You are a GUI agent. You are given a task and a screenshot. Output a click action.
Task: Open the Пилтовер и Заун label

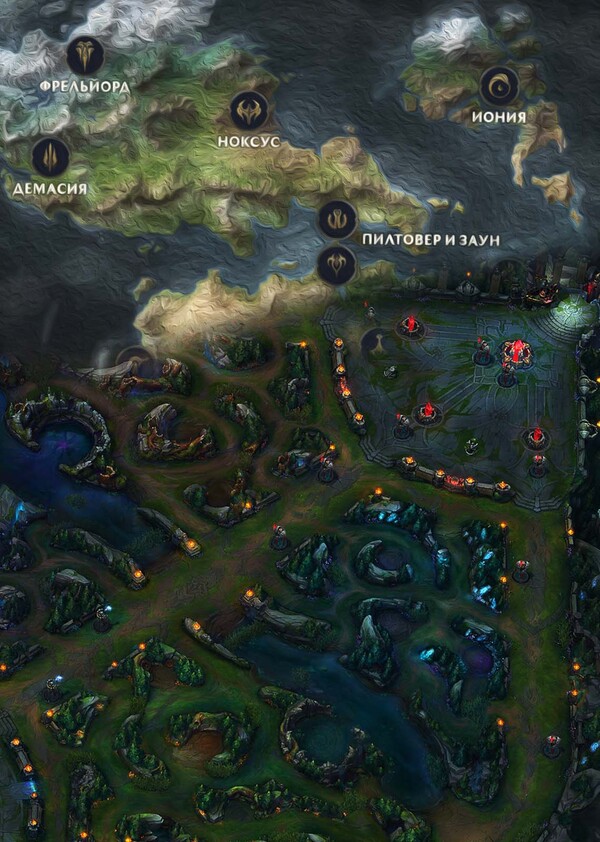[430, 241]
